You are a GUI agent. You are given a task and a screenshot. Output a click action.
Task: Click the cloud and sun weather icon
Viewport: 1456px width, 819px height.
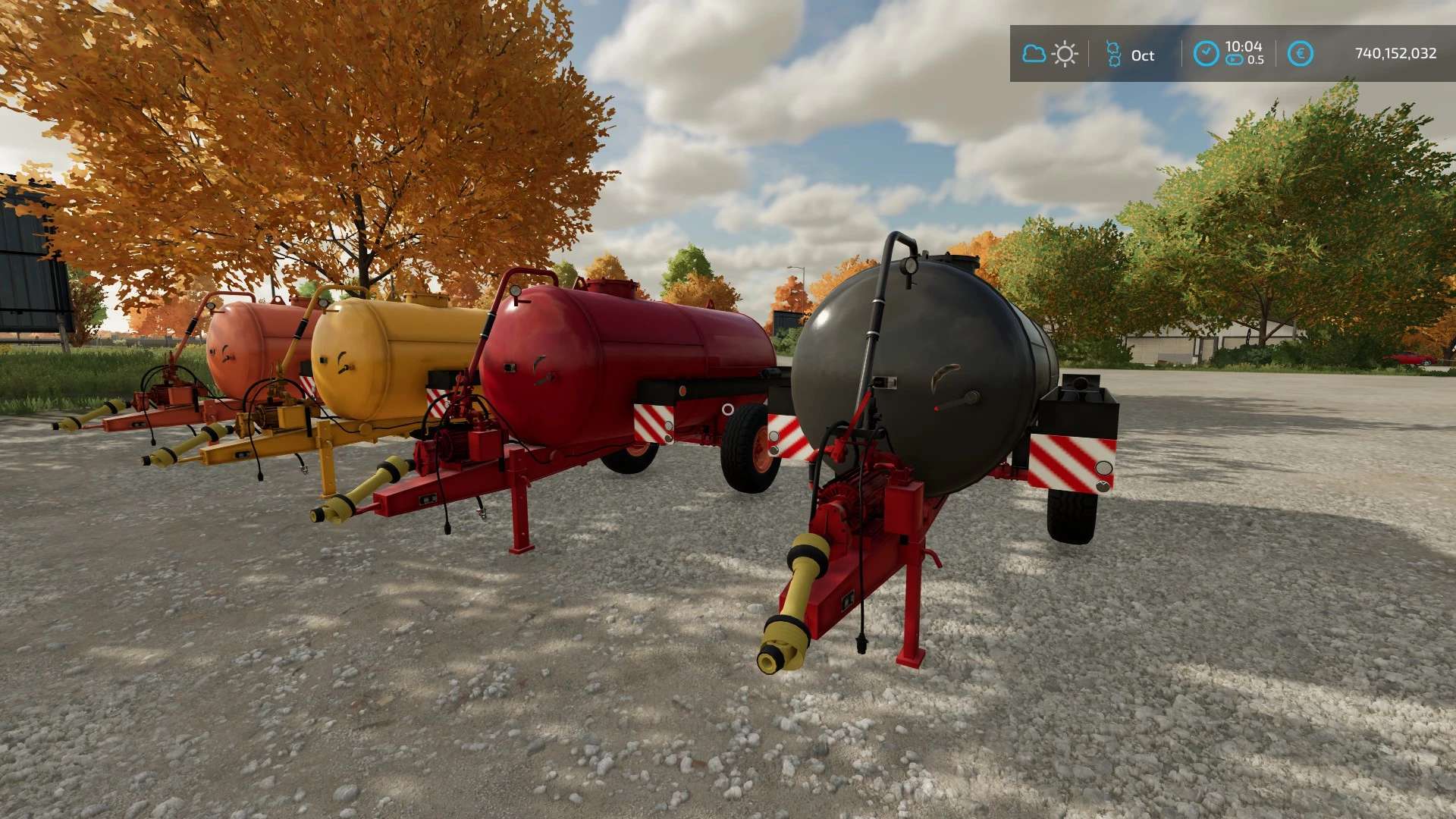click(1050, 54)
